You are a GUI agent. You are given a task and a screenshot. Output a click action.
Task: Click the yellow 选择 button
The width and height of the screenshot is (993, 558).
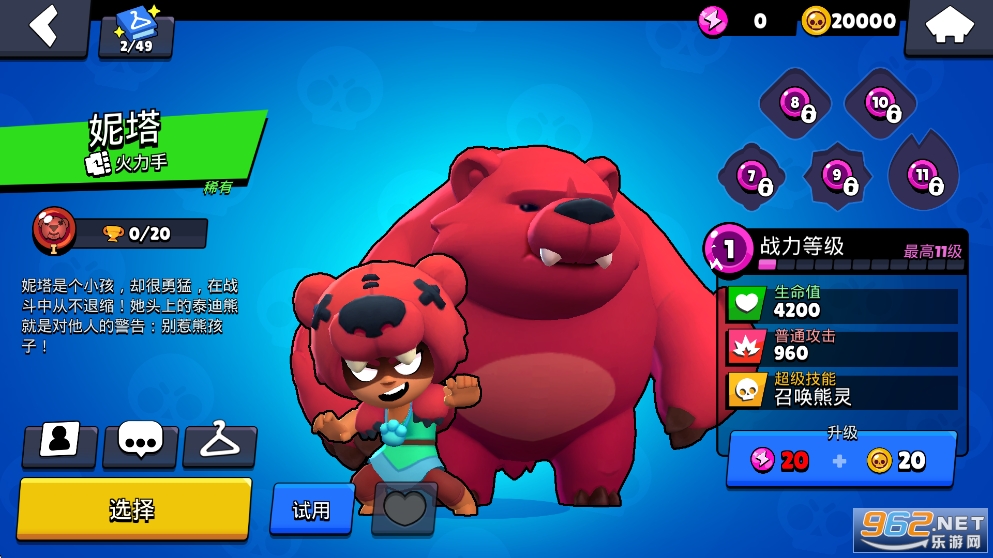pos(134,508)
